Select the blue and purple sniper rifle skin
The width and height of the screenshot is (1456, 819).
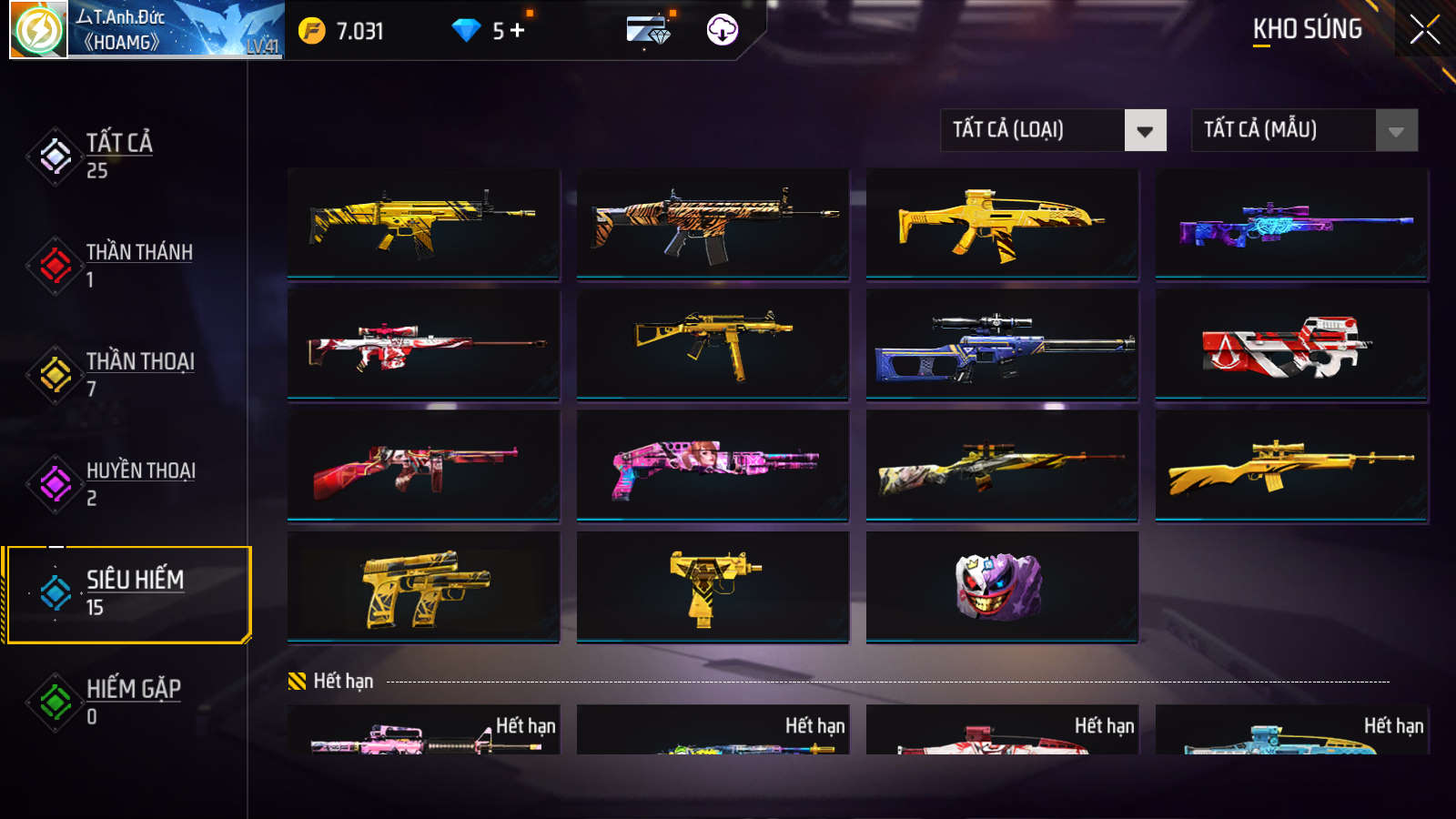[x=1291, y=224]
